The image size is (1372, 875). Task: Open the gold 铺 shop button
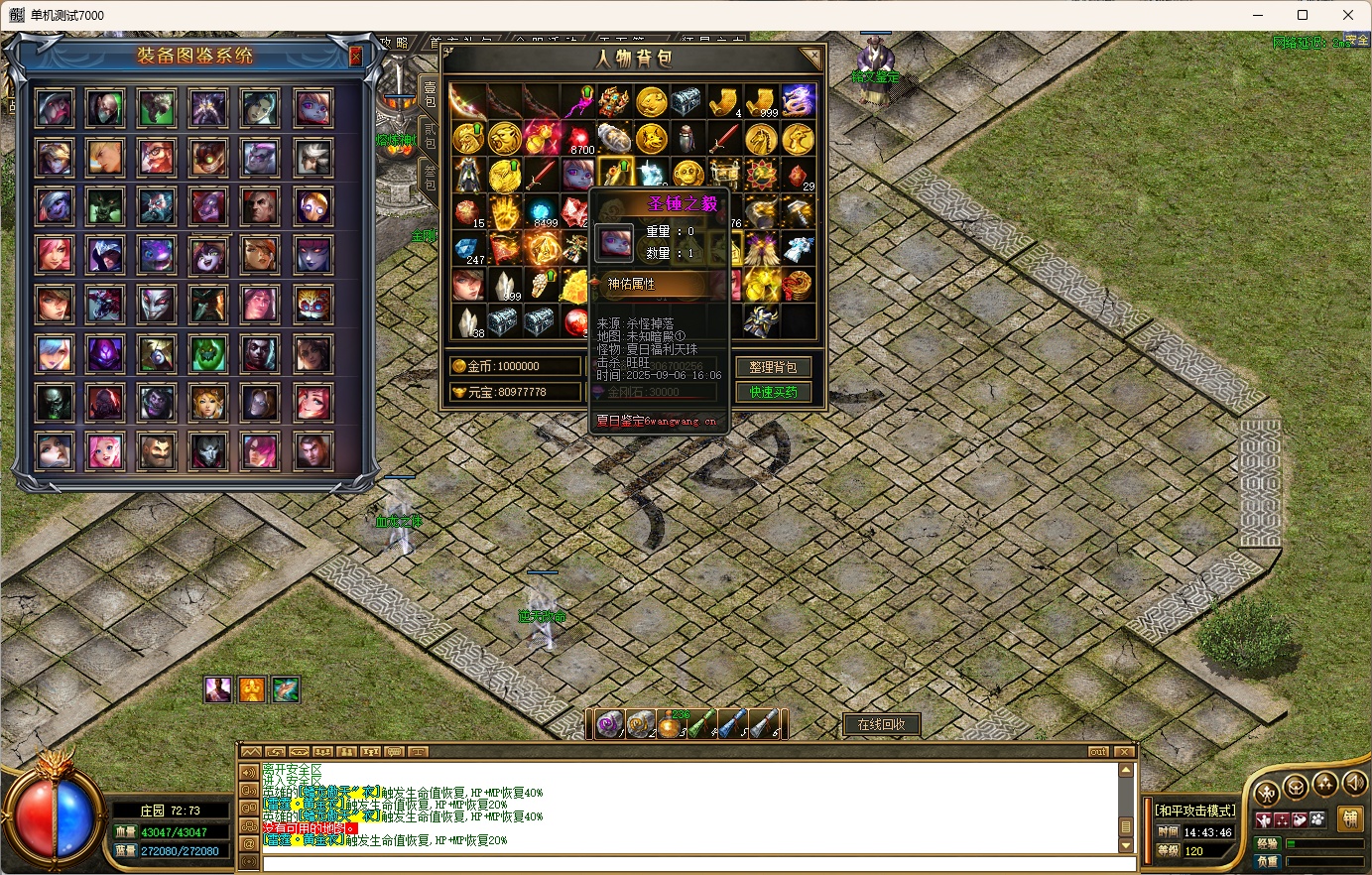[1349, 818]
